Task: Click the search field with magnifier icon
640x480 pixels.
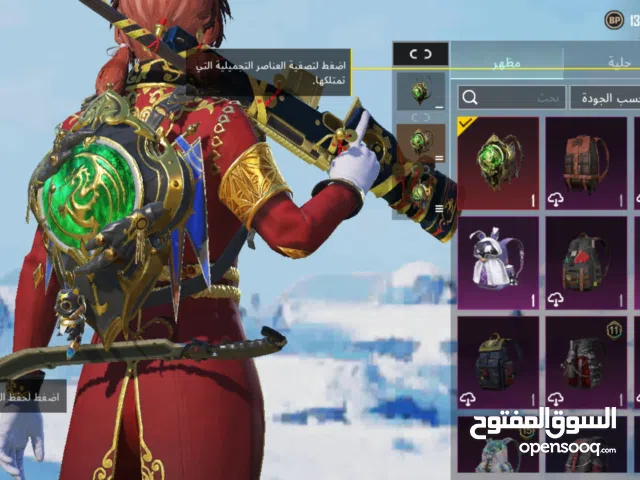Action: 510,97
